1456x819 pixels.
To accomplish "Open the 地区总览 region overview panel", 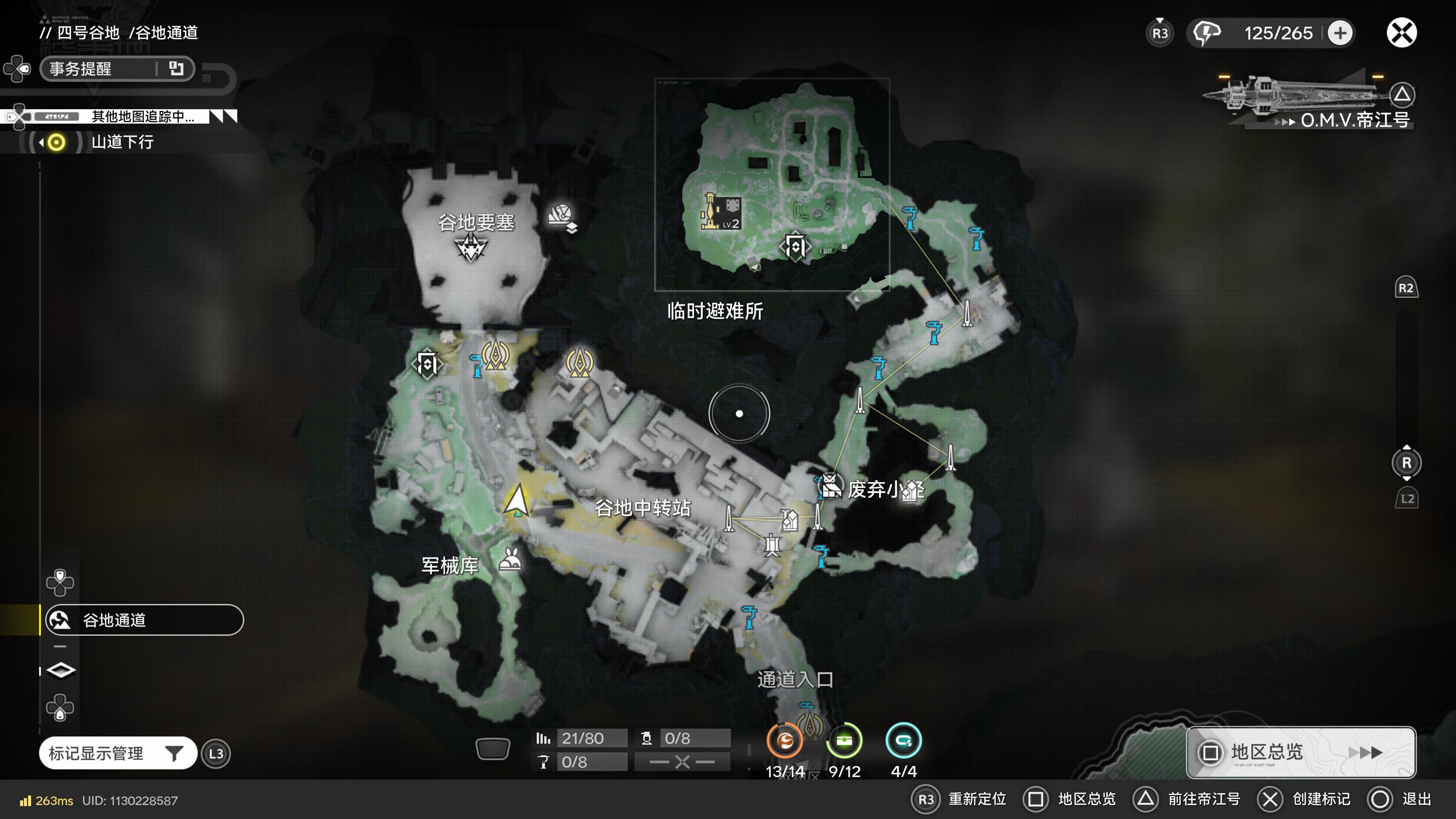I will click(x=1300, y=752).
